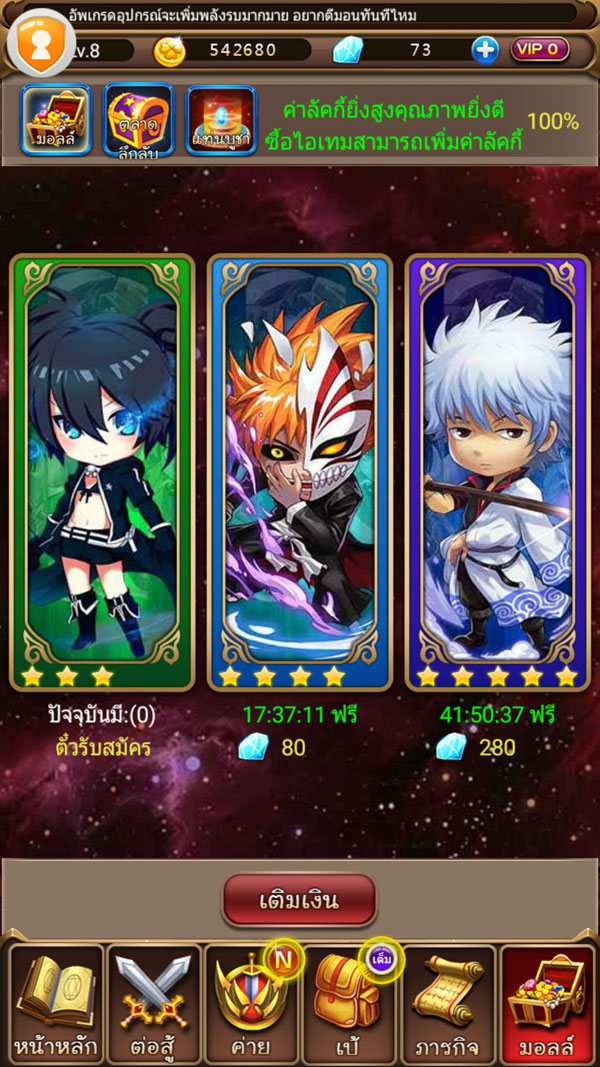The image size is (600, 1067).
Task: Switch to the แท่นบูชา altar tab
Action: coord(221,121)
